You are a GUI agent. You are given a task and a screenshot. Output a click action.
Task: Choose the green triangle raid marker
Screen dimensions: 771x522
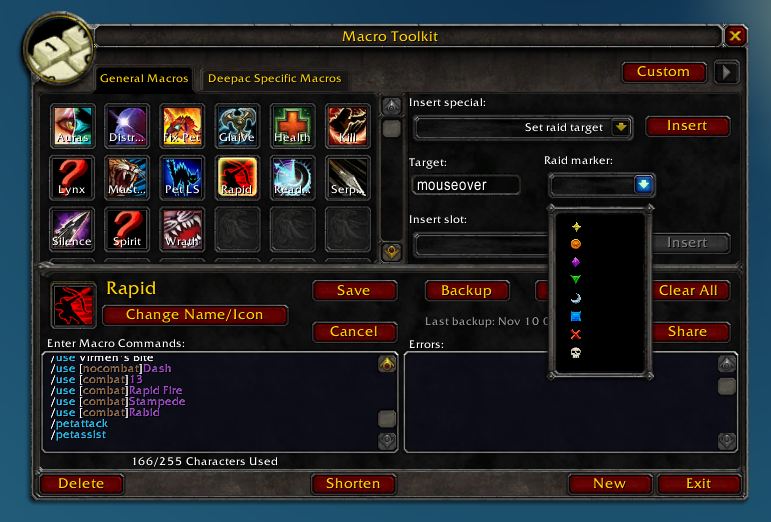(x=575, y=281)
